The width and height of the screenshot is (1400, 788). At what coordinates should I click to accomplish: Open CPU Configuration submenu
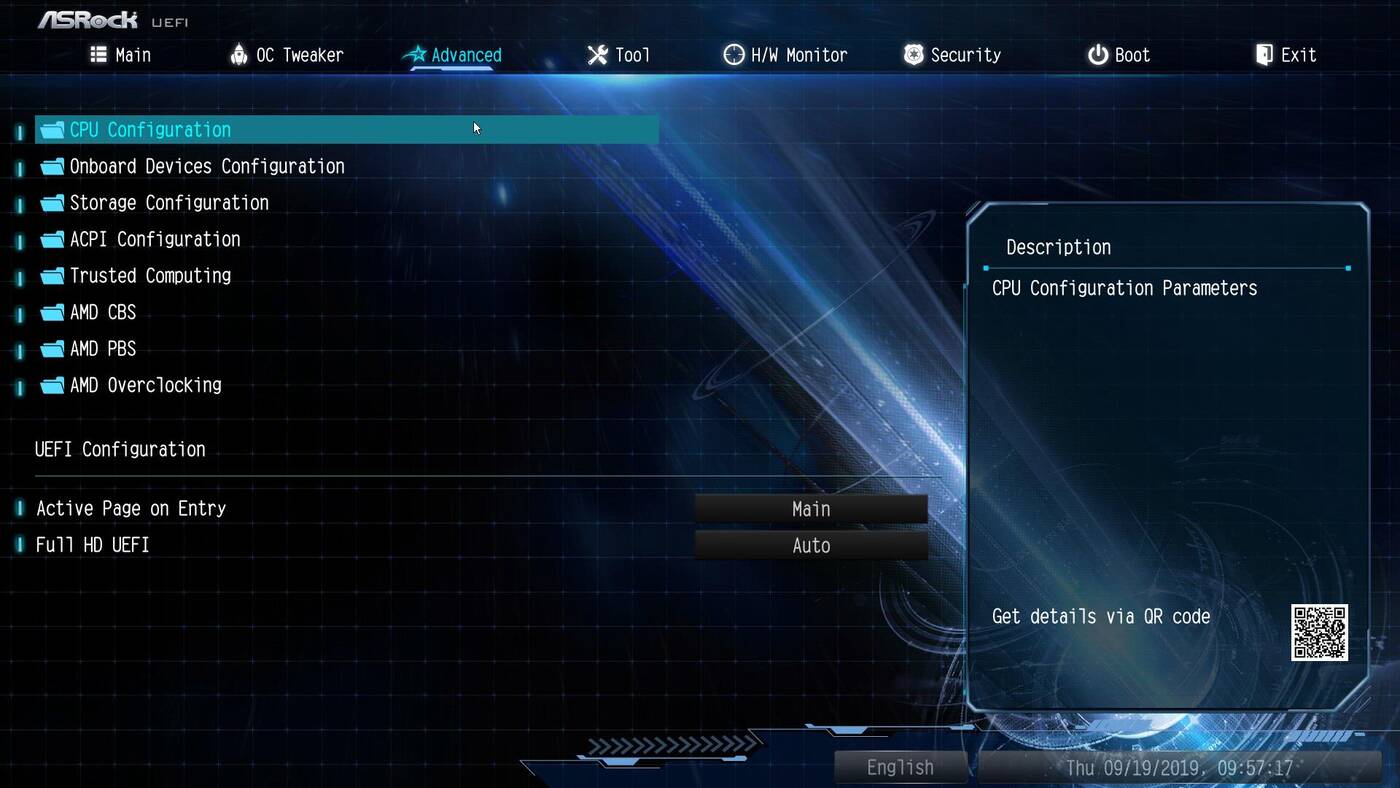150,130
